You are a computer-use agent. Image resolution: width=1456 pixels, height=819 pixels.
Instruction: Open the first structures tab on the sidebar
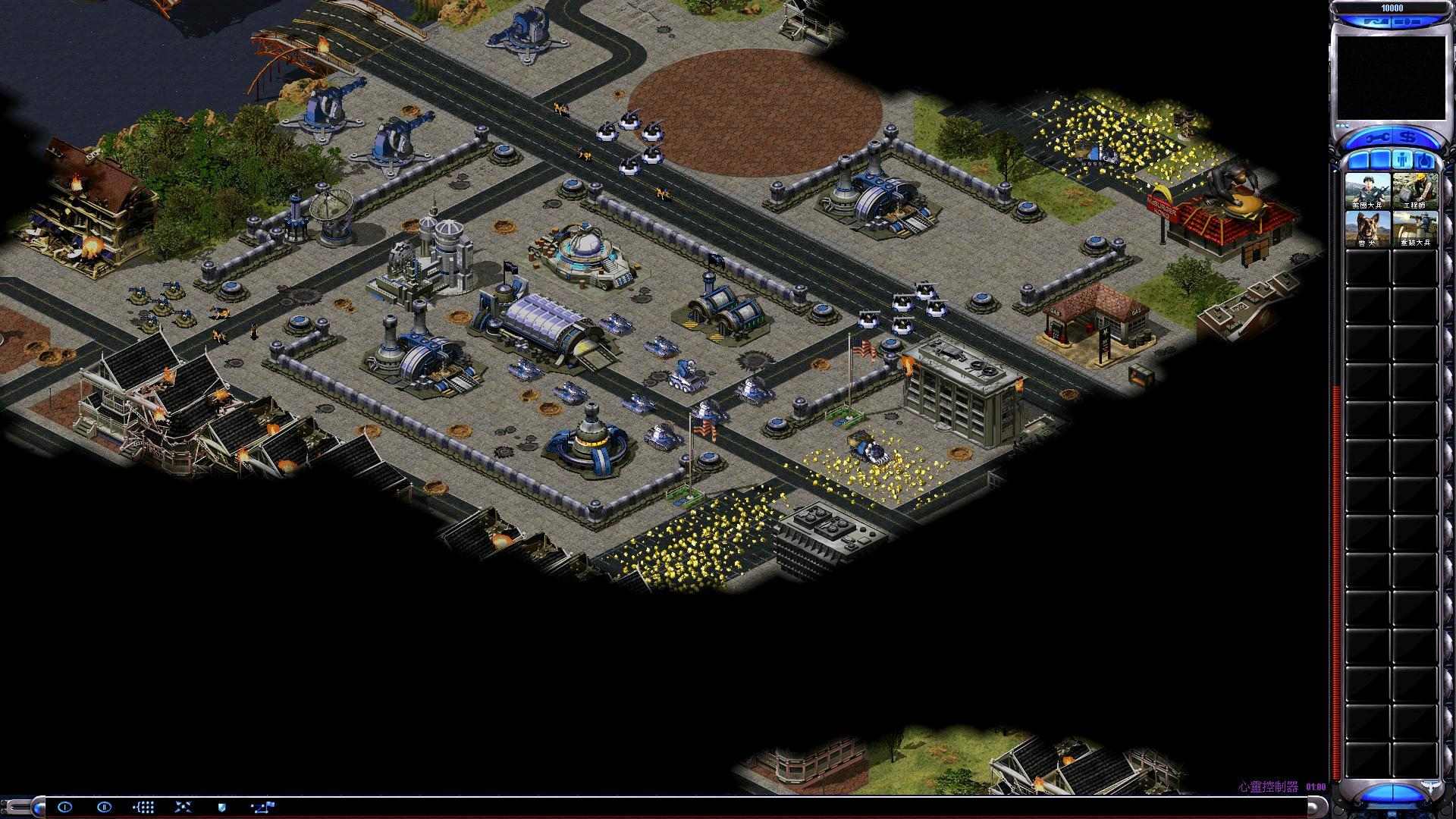pyautogui.click(x=1360, y=159)
